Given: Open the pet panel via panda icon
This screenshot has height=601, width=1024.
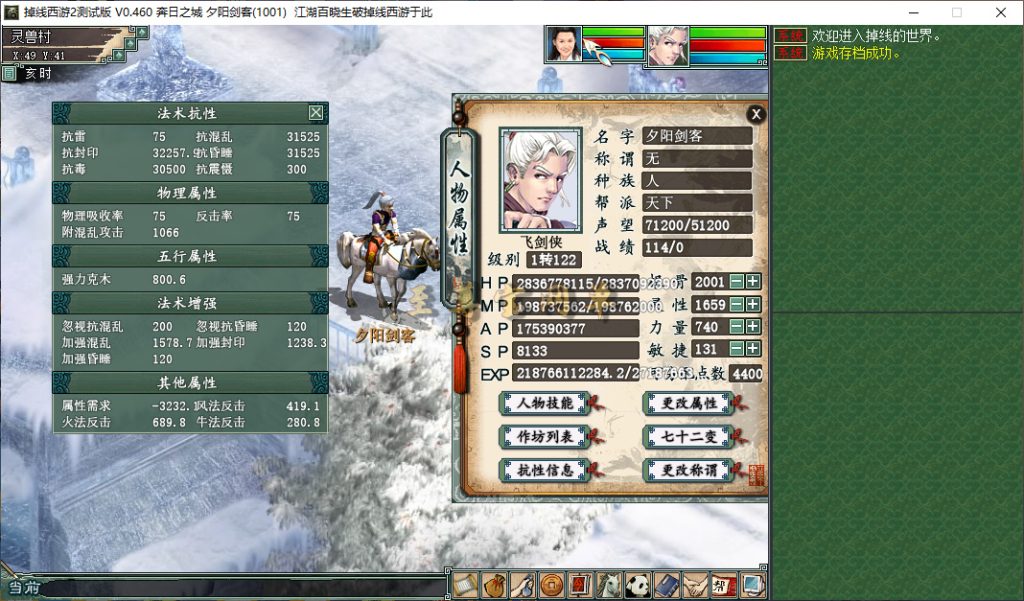Looking at the screenshot, I should tap(638, 585).
